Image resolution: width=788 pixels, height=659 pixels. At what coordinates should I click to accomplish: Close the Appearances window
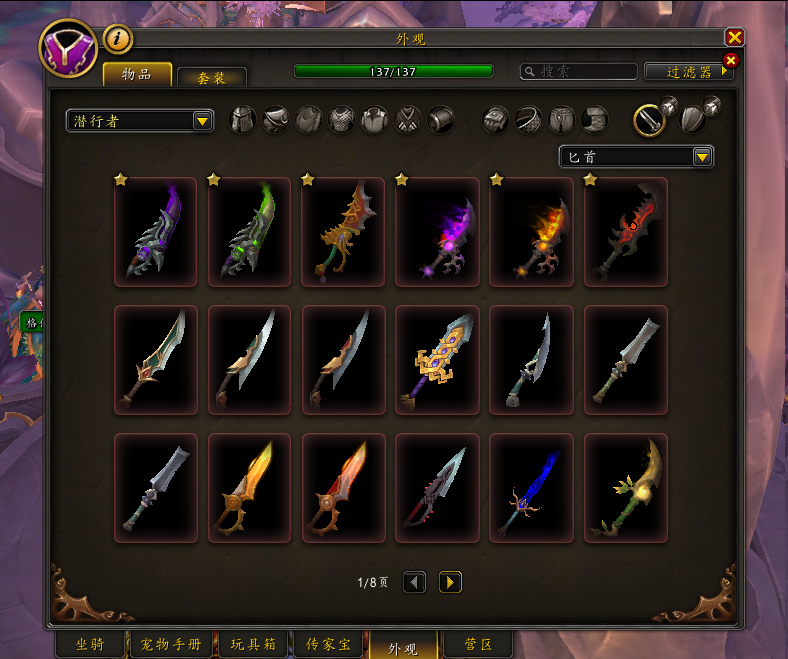[735, 38]
